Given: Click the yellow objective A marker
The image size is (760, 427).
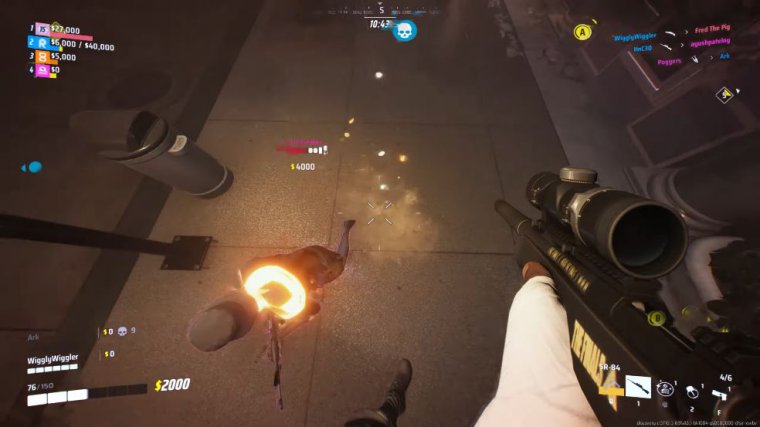Looking at the screenshot, I should (x=581, y=32).
